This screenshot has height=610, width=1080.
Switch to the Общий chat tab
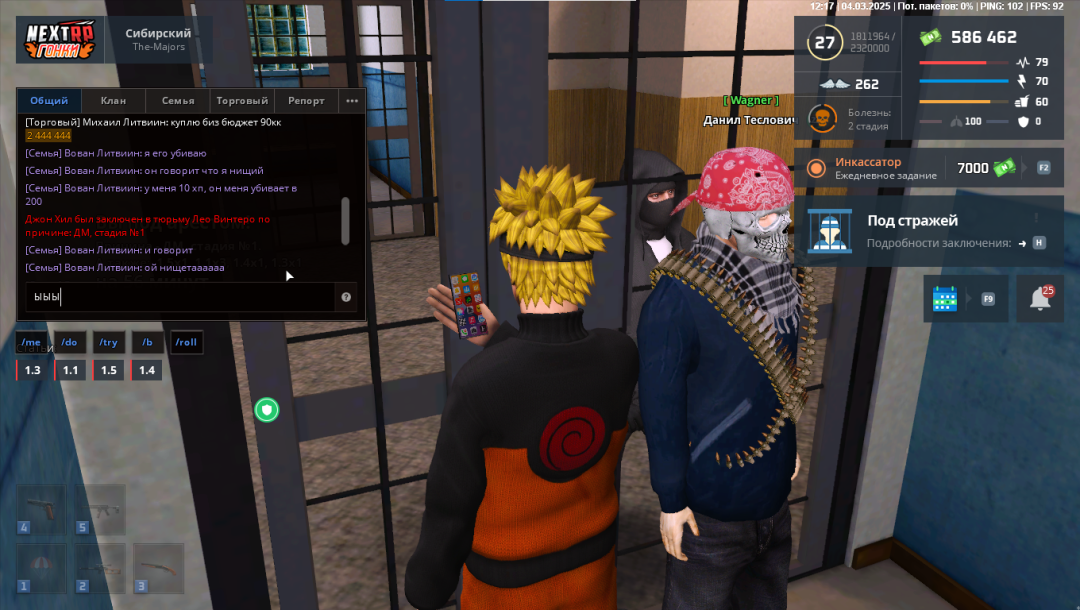pos(49,101)
